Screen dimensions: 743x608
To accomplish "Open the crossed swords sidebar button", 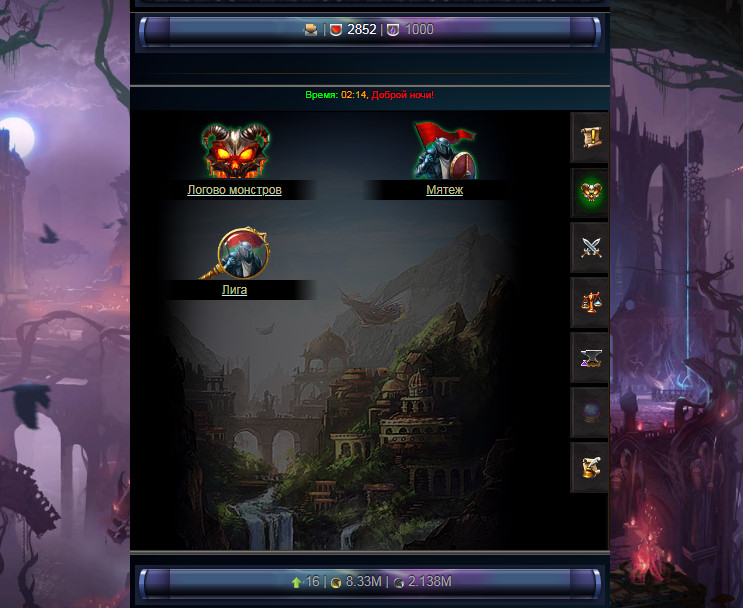I will pos(589,247).
